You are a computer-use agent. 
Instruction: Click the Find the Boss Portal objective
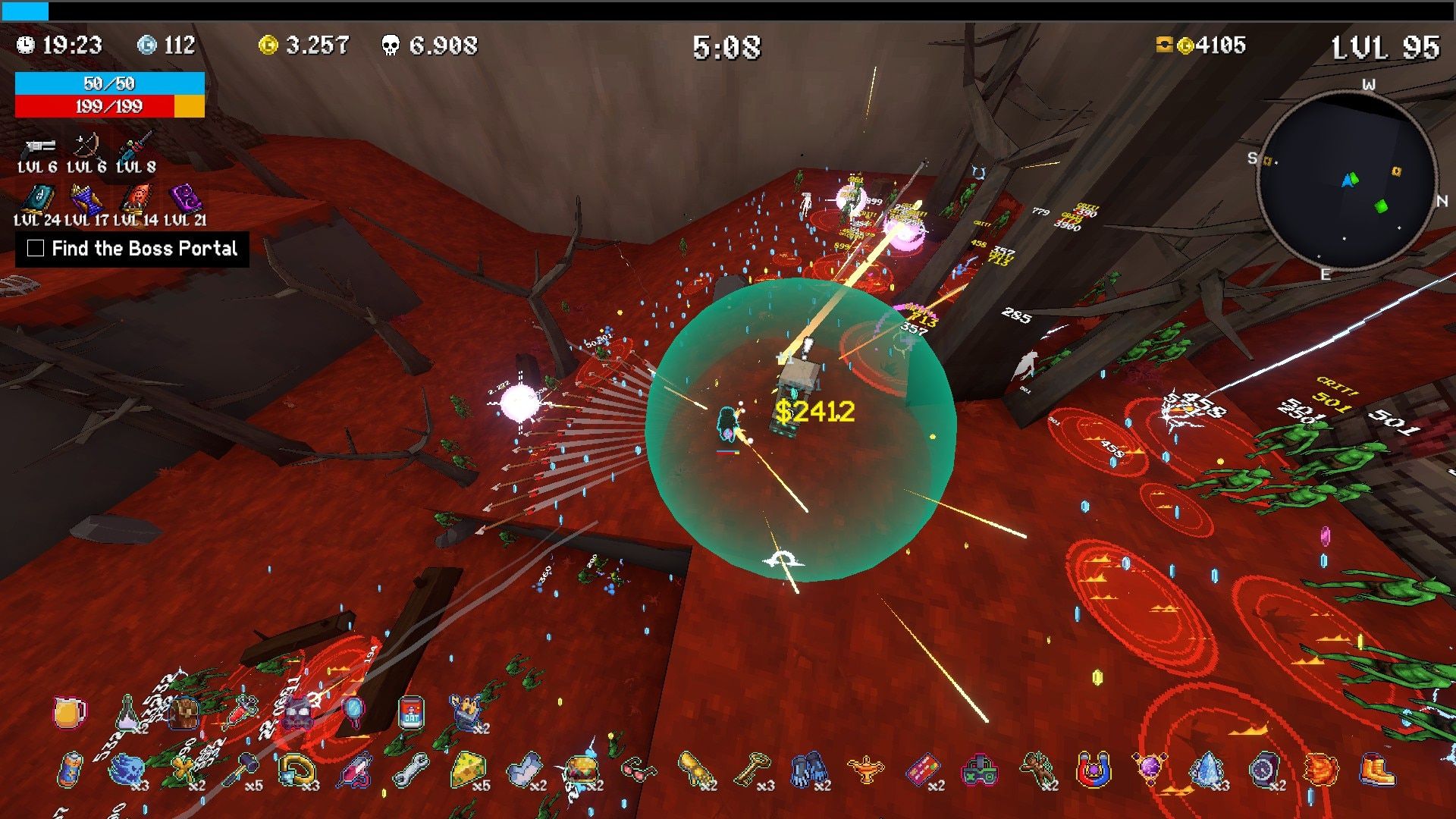pos(133,249)
